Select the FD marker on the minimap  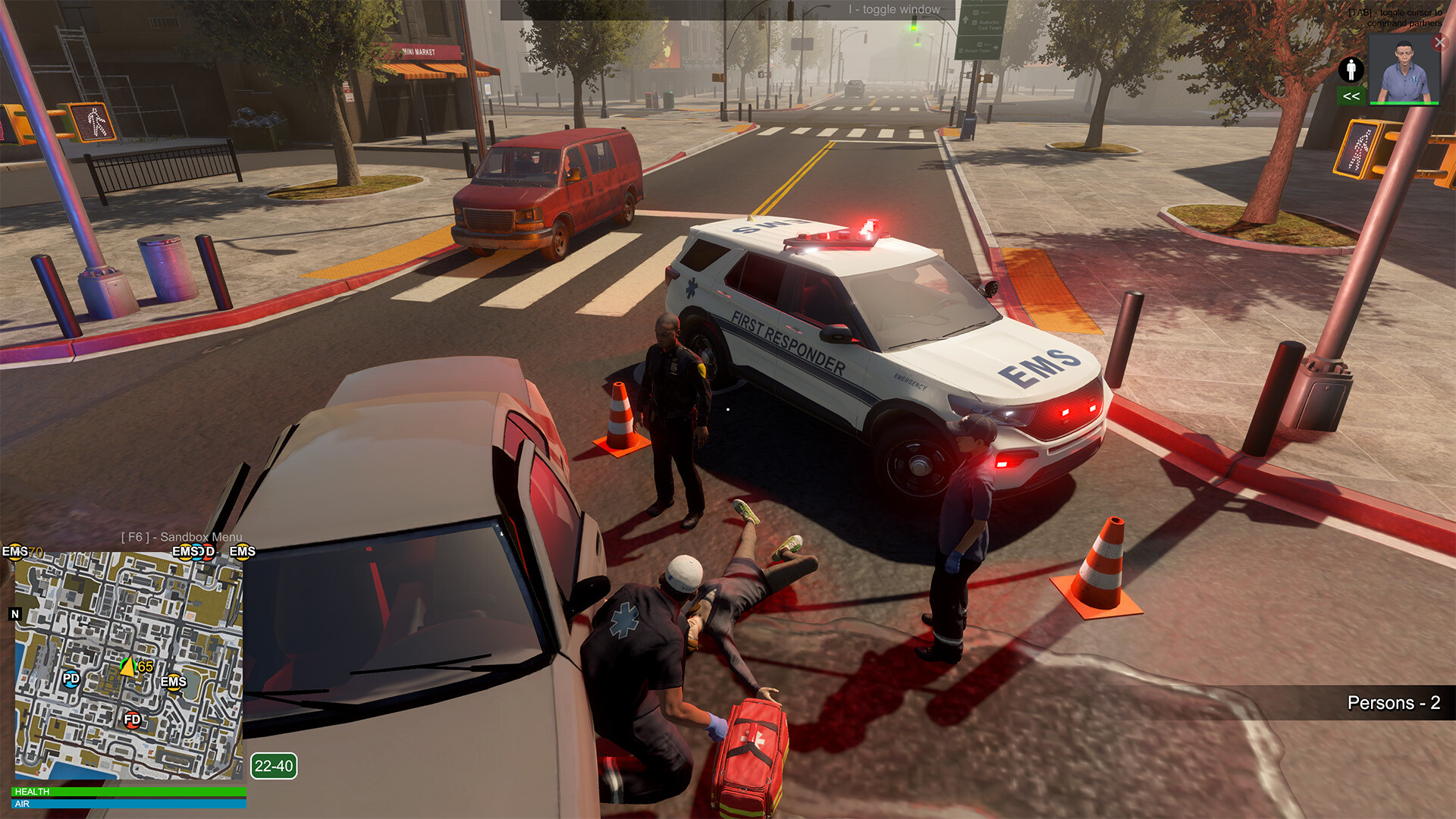(x=132, y=719)
